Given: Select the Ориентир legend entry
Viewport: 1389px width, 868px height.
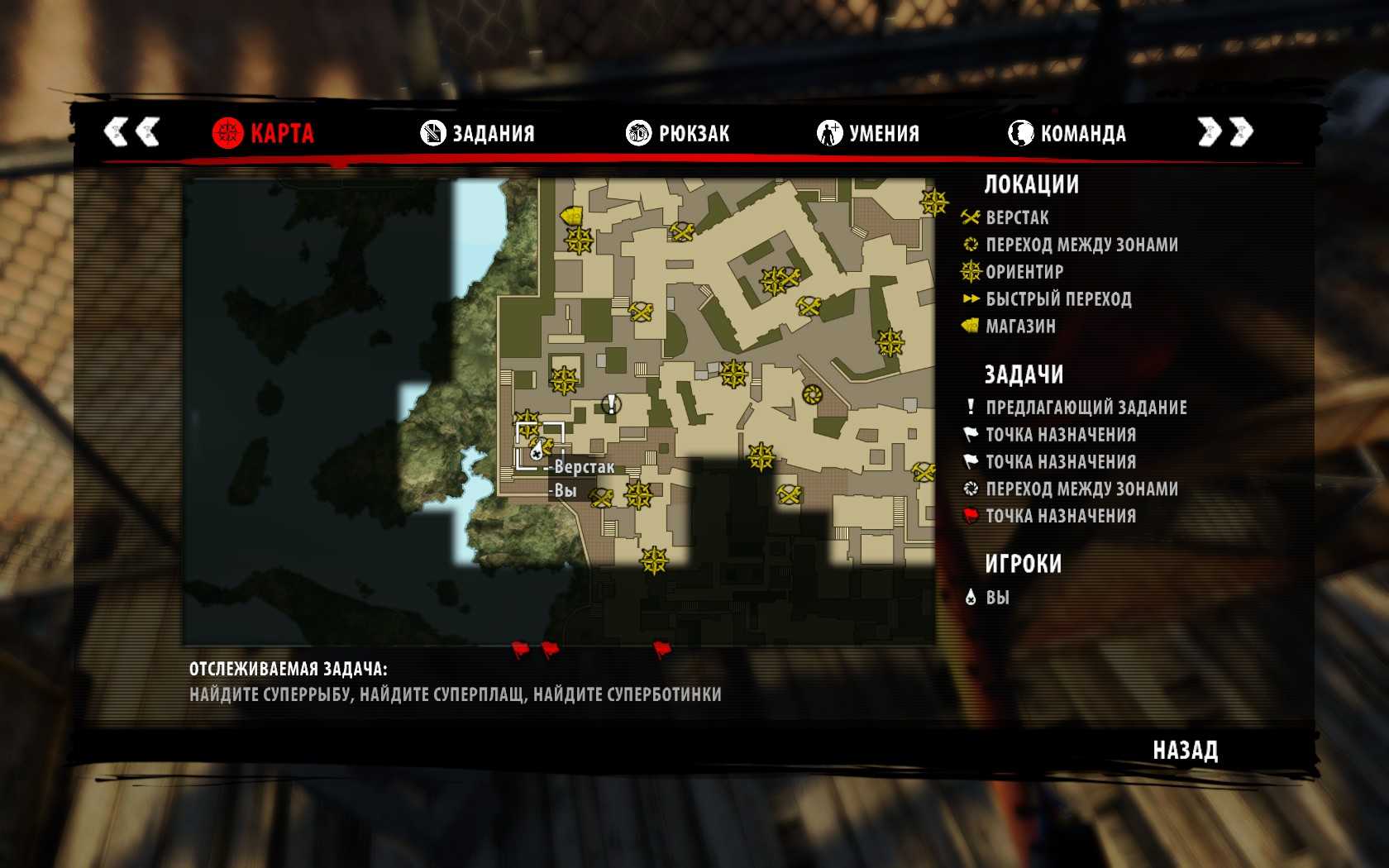Looking at the screenshot, I should [x=1024, y=272].
